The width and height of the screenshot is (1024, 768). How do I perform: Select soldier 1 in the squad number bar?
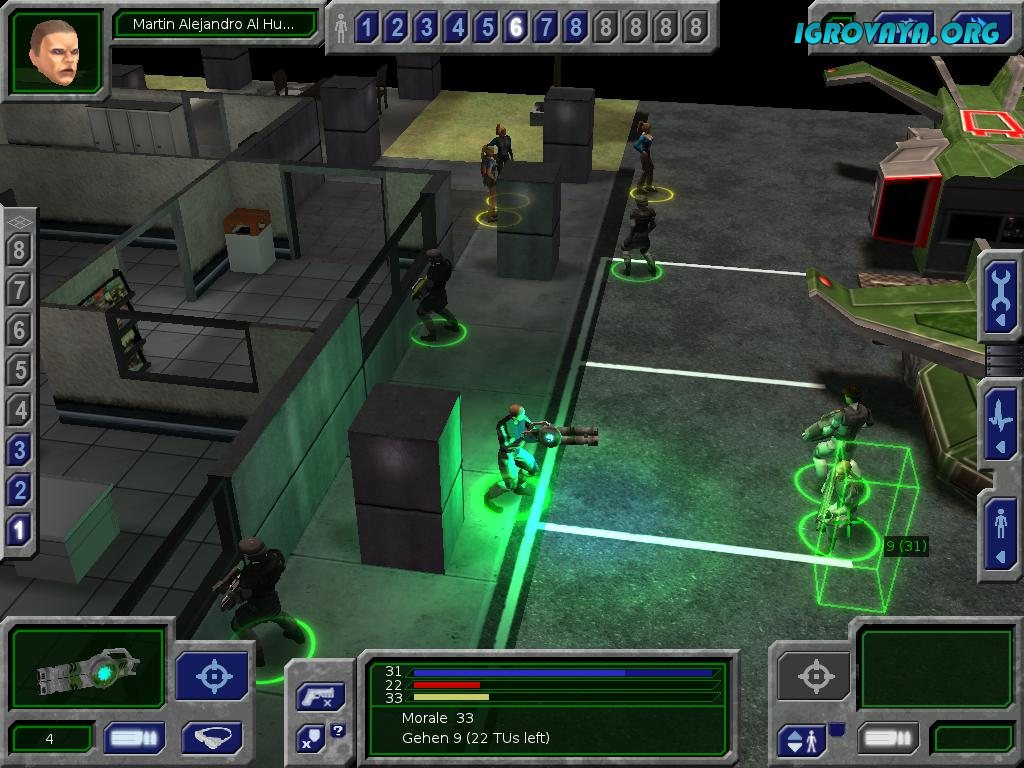click(x=366, y=28)
